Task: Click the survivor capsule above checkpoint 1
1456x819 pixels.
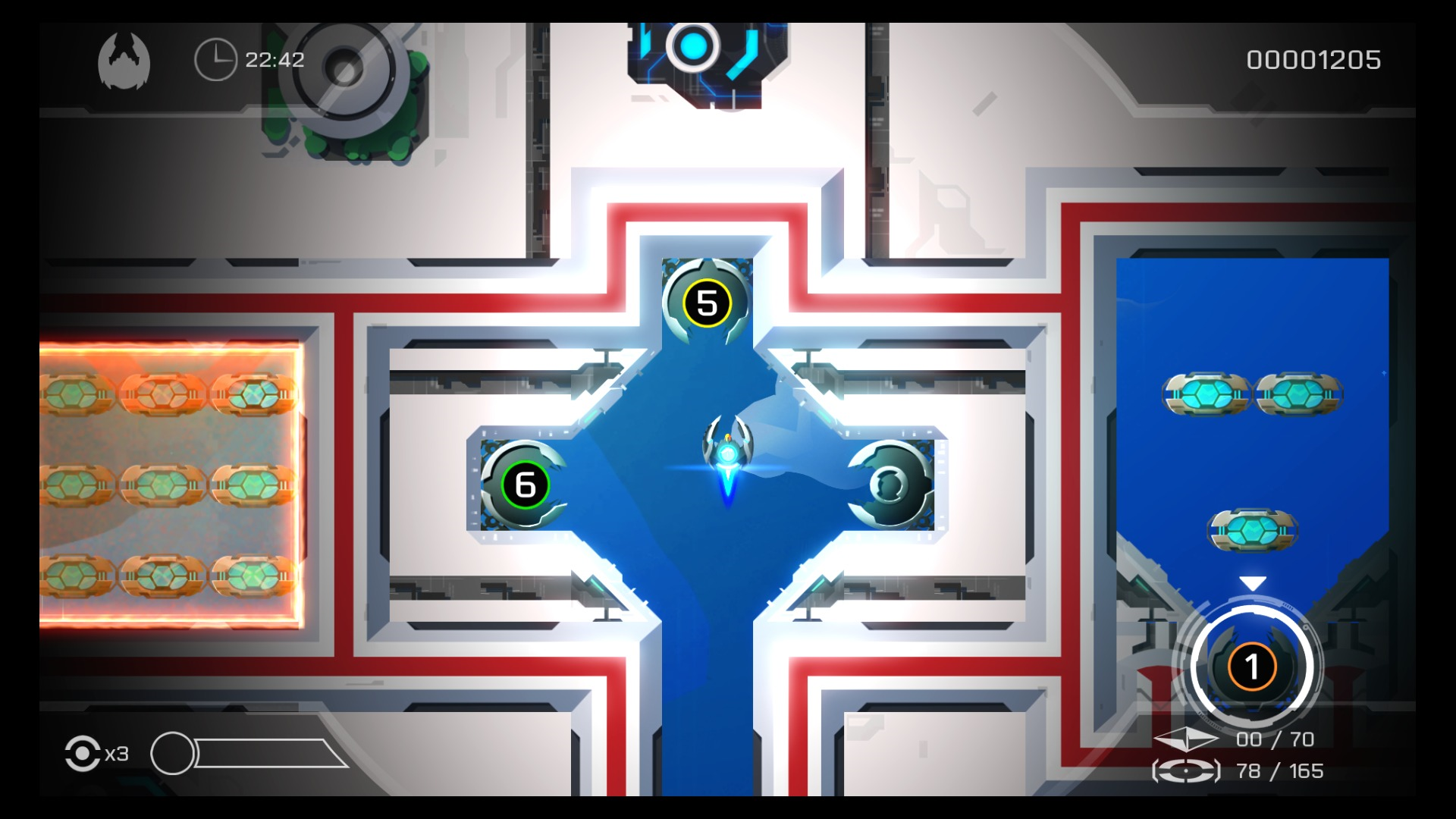Action: (x=1251, y=531)
